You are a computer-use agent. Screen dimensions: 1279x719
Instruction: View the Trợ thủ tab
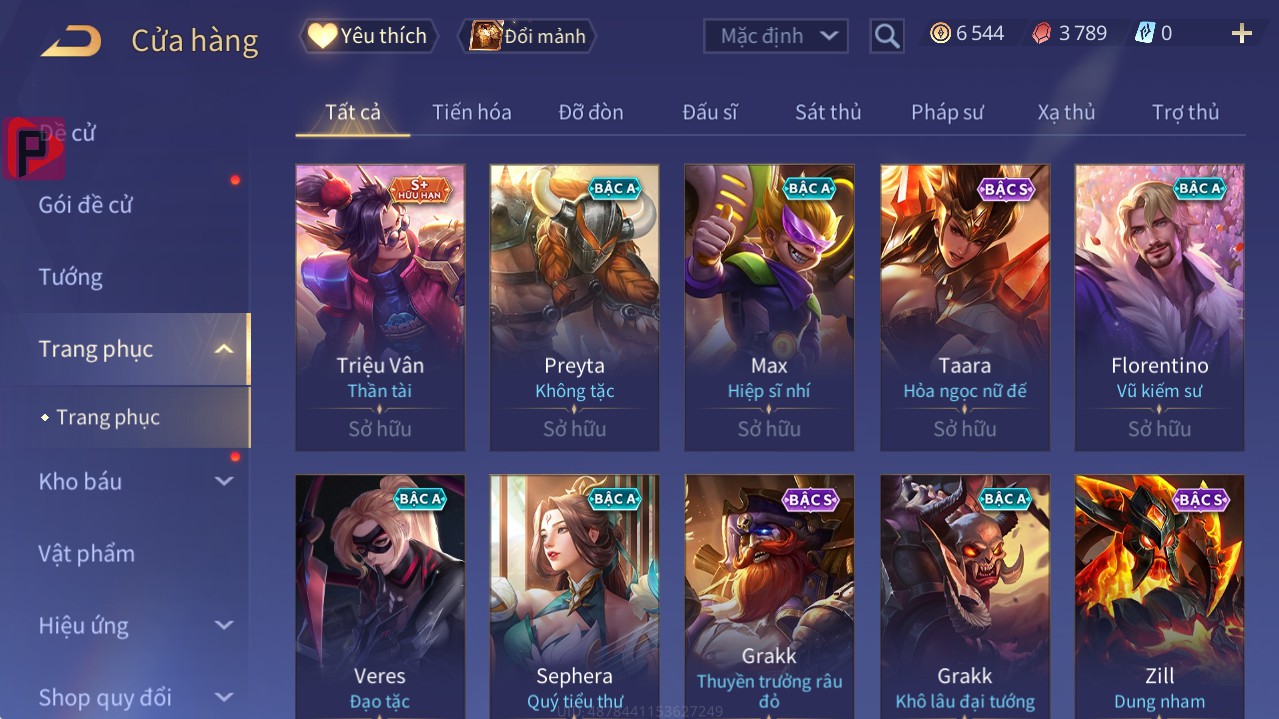[x=1185, y=112]
